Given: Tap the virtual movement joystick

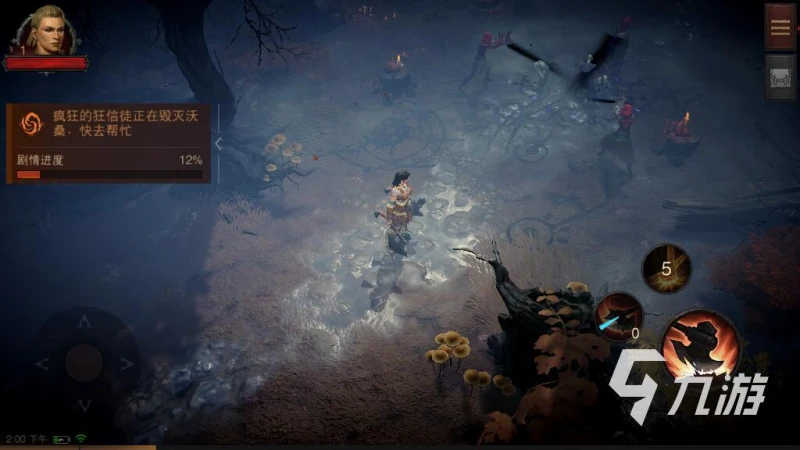Looking at the screenshot, I should (x=84, y=361).
